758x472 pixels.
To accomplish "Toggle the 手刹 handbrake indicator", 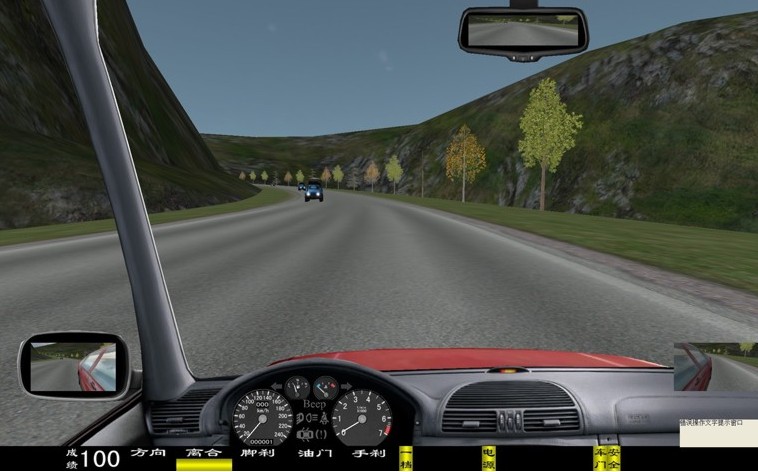I will click(368, 453).
